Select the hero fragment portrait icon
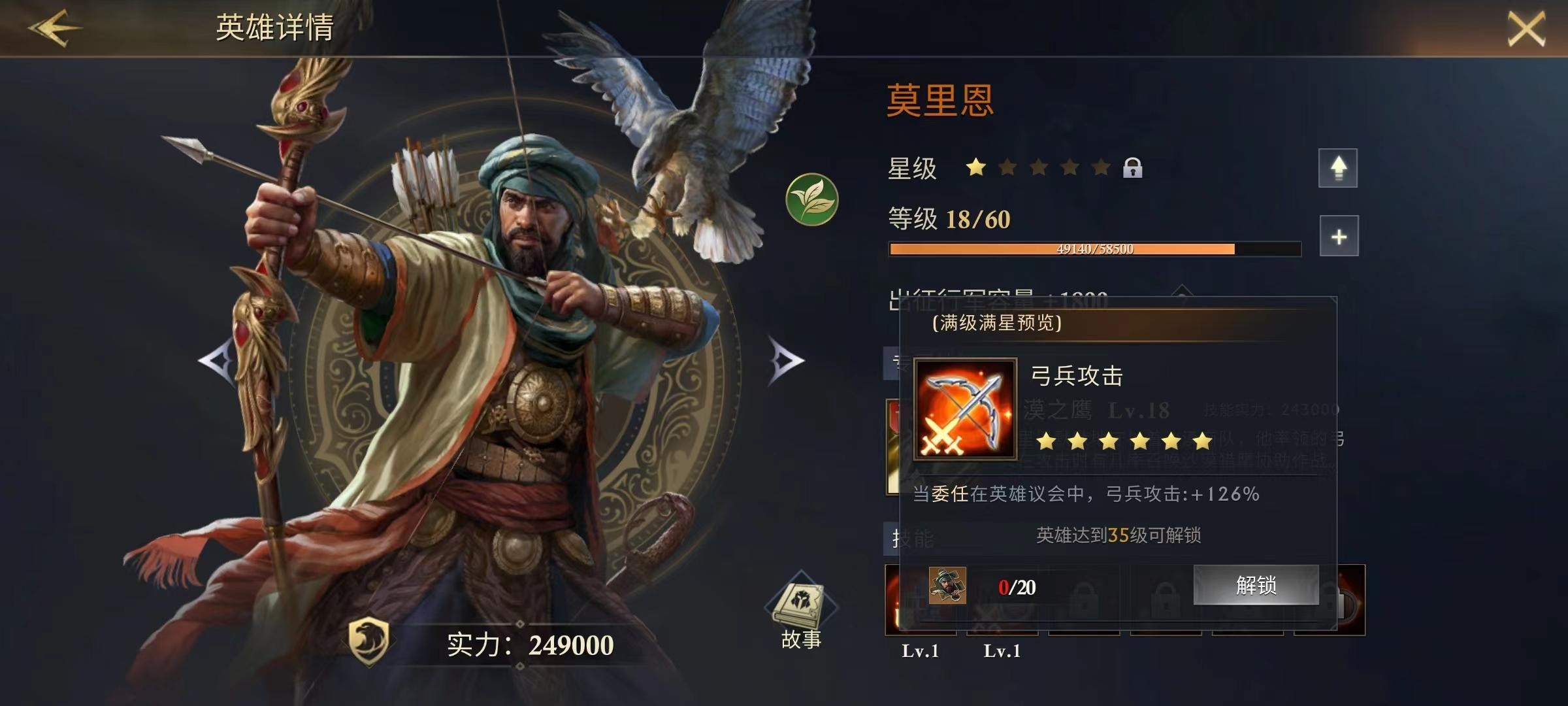 point(947,586)
